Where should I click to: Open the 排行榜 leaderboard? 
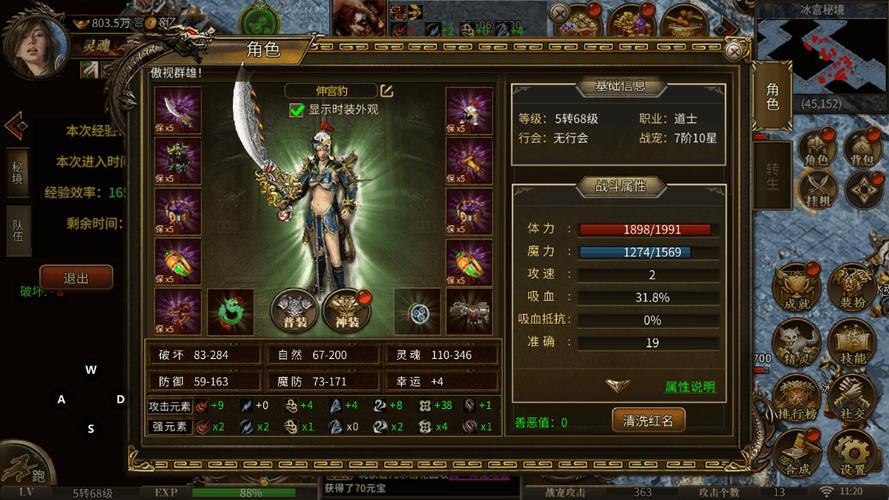(x=797, y=399)
